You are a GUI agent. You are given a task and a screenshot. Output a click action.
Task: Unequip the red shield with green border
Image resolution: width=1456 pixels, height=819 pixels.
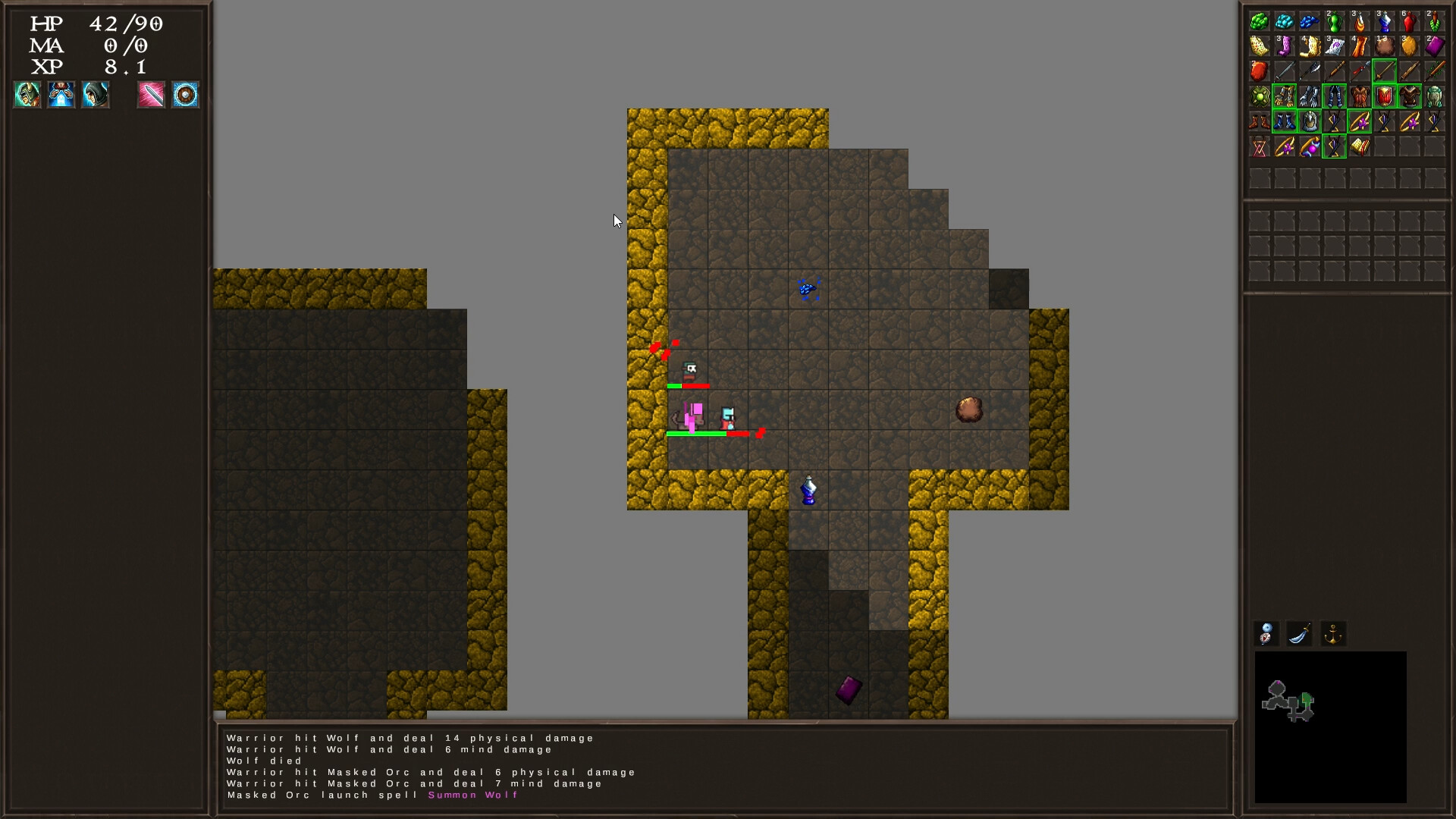point(1384,96)
